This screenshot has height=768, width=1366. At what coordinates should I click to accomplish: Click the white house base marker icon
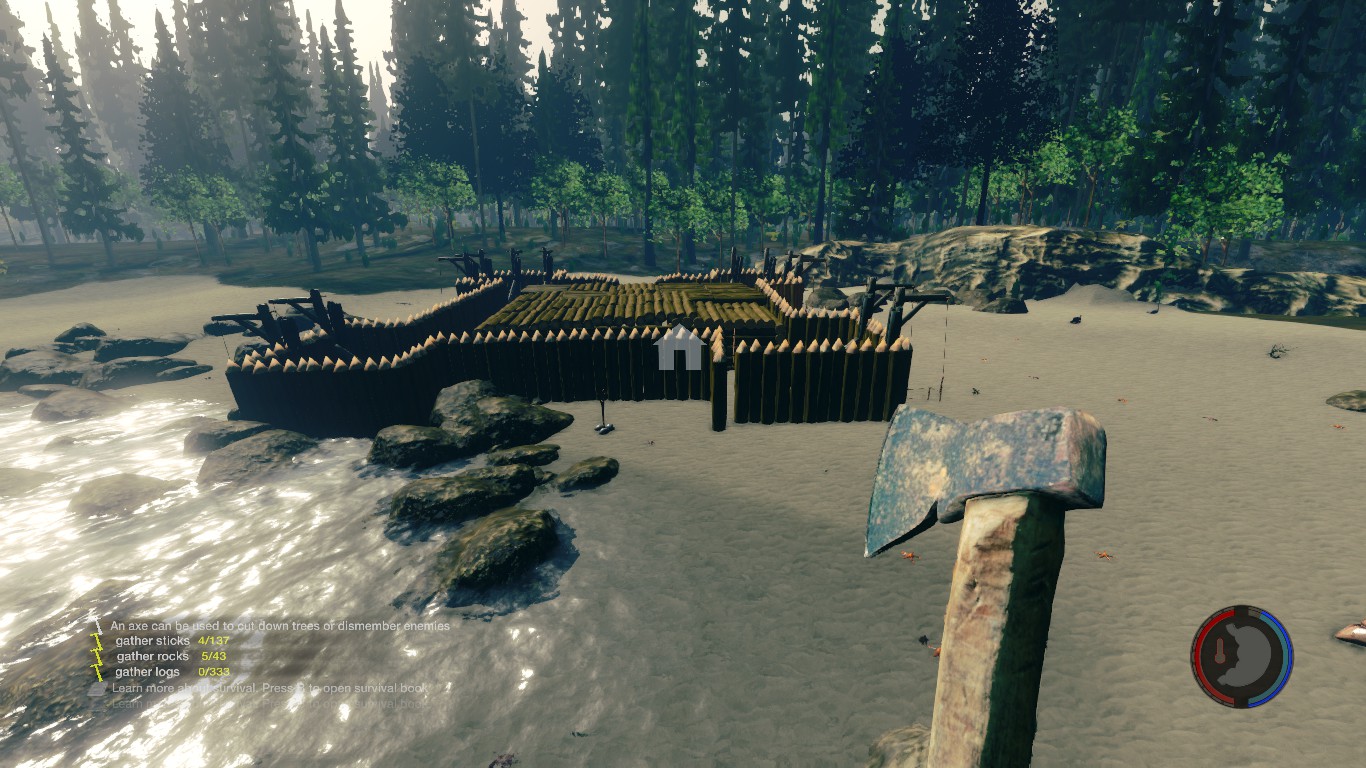coord(679,347)
